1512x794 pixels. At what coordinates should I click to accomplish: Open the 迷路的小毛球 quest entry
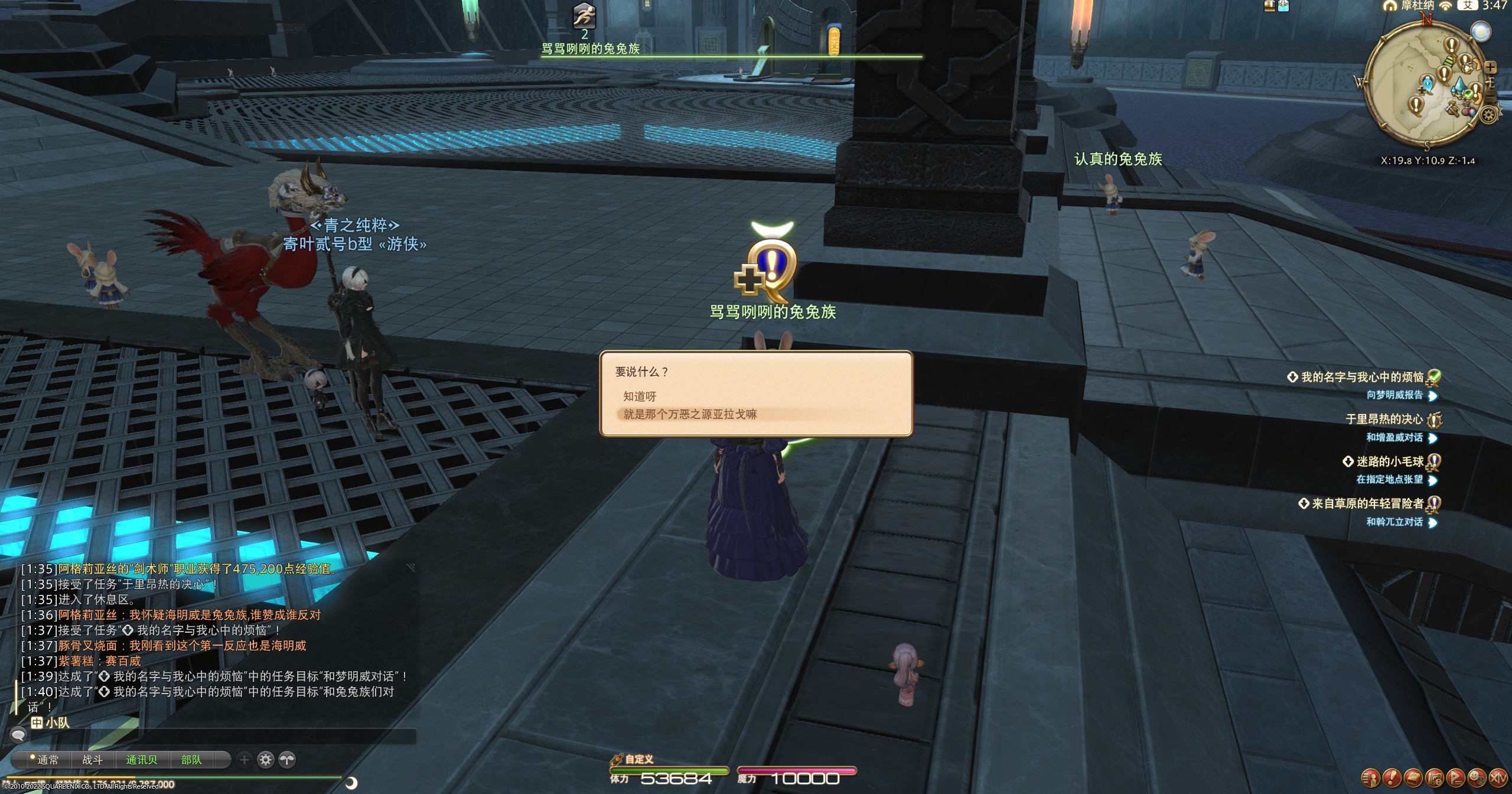pos(1390,461)
